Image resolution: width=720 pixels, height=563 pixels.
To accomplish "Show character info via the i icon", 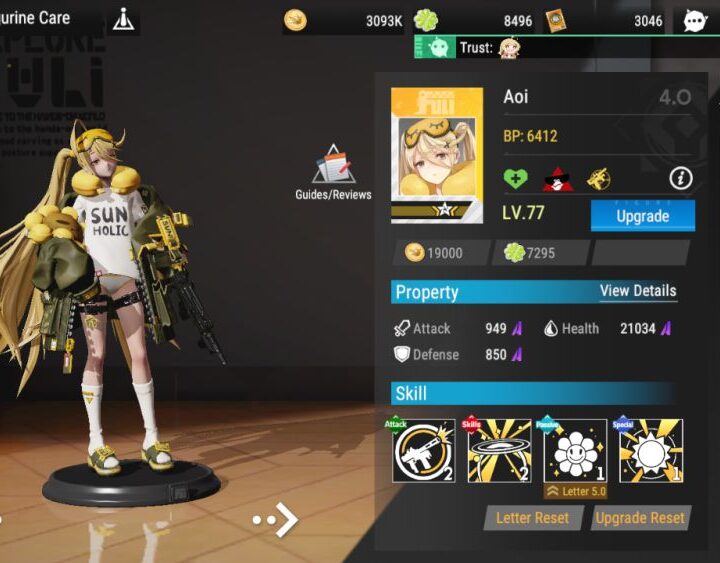I will pos(681,179).
